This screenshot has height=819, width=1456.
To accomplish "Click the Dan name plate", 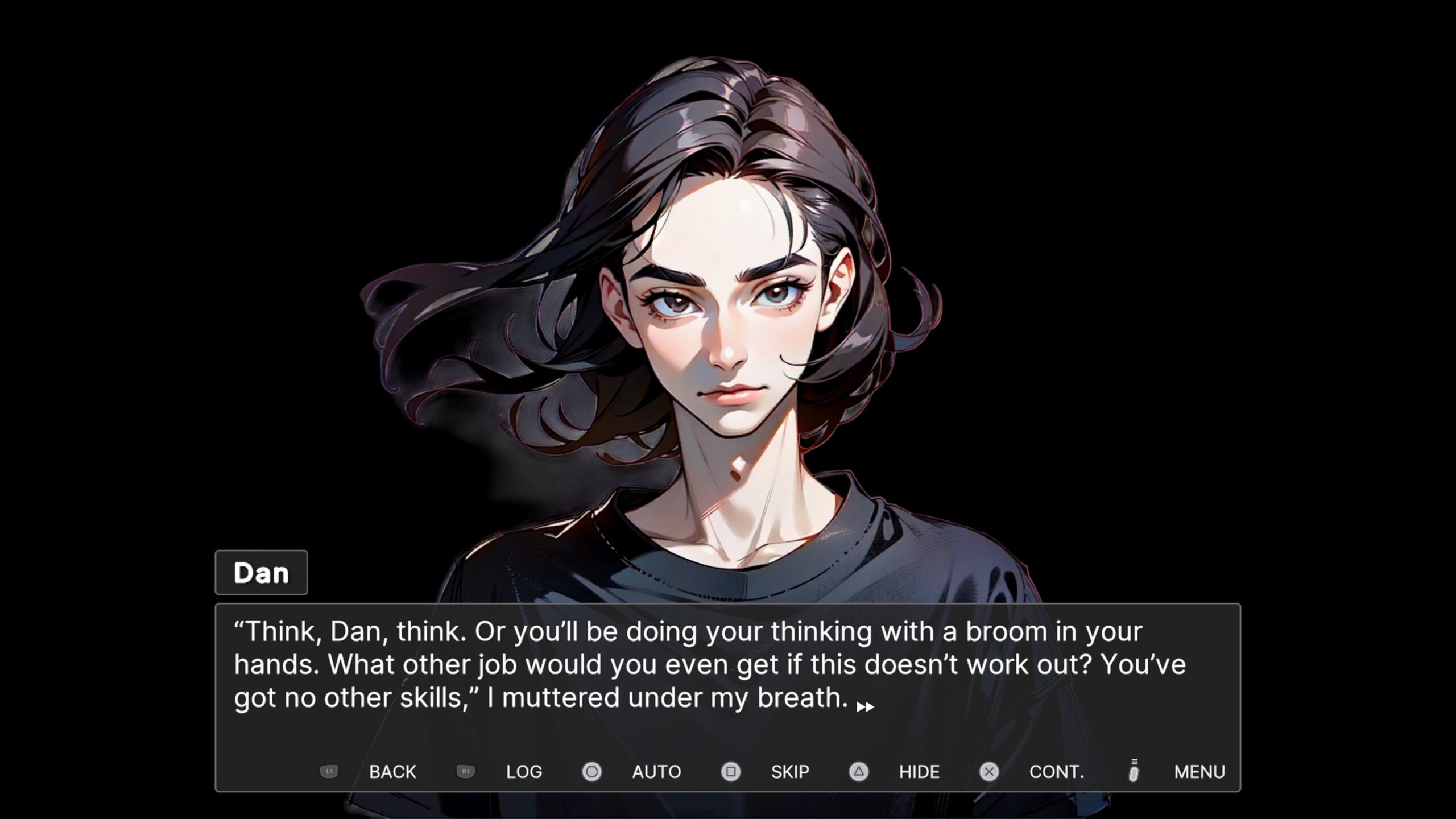I will point(261,573).
